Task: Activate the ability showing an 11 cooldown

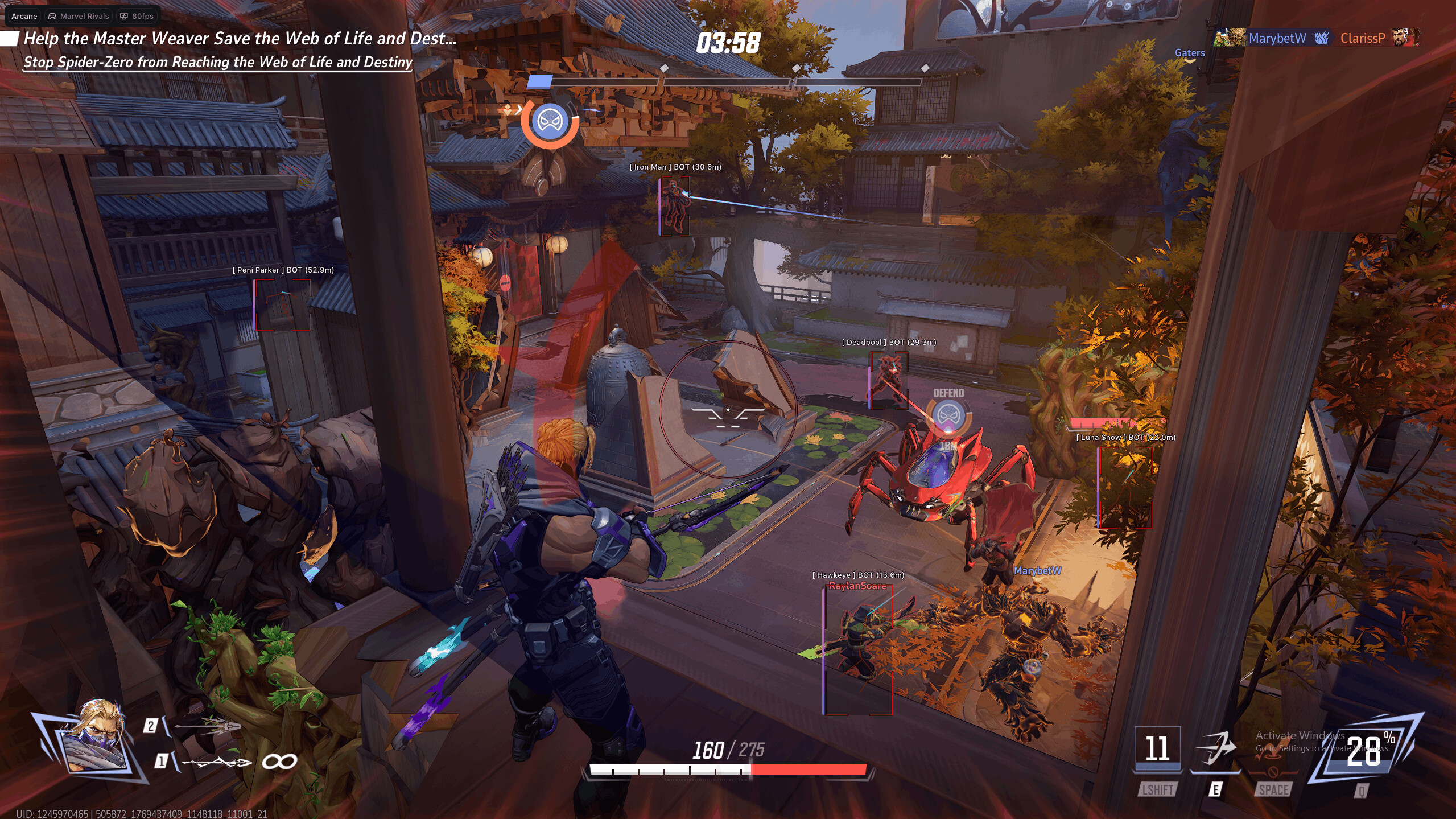Action: 1157,748
